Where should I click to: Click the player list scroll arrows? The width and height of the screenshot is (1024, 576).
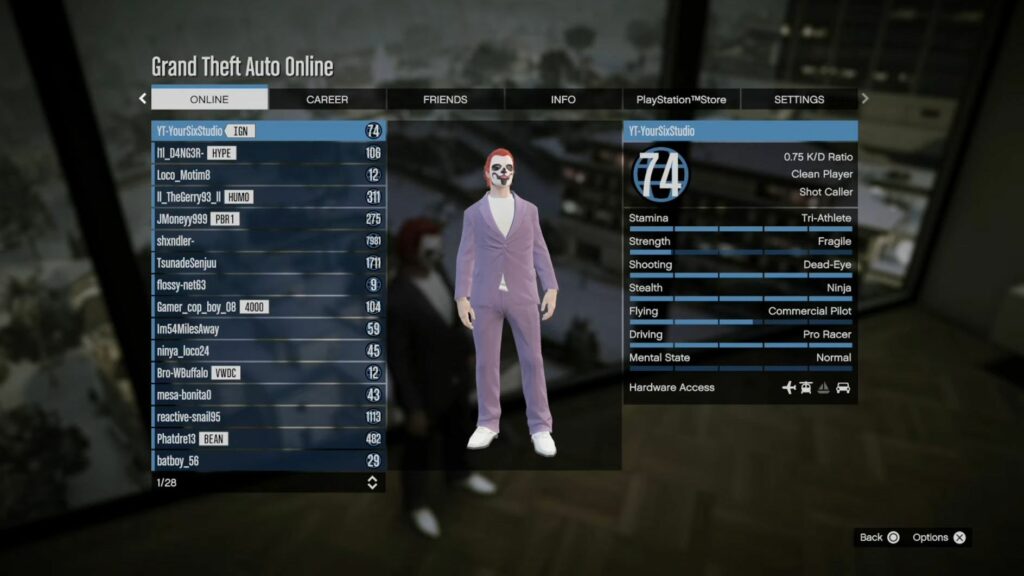[372, 483]
